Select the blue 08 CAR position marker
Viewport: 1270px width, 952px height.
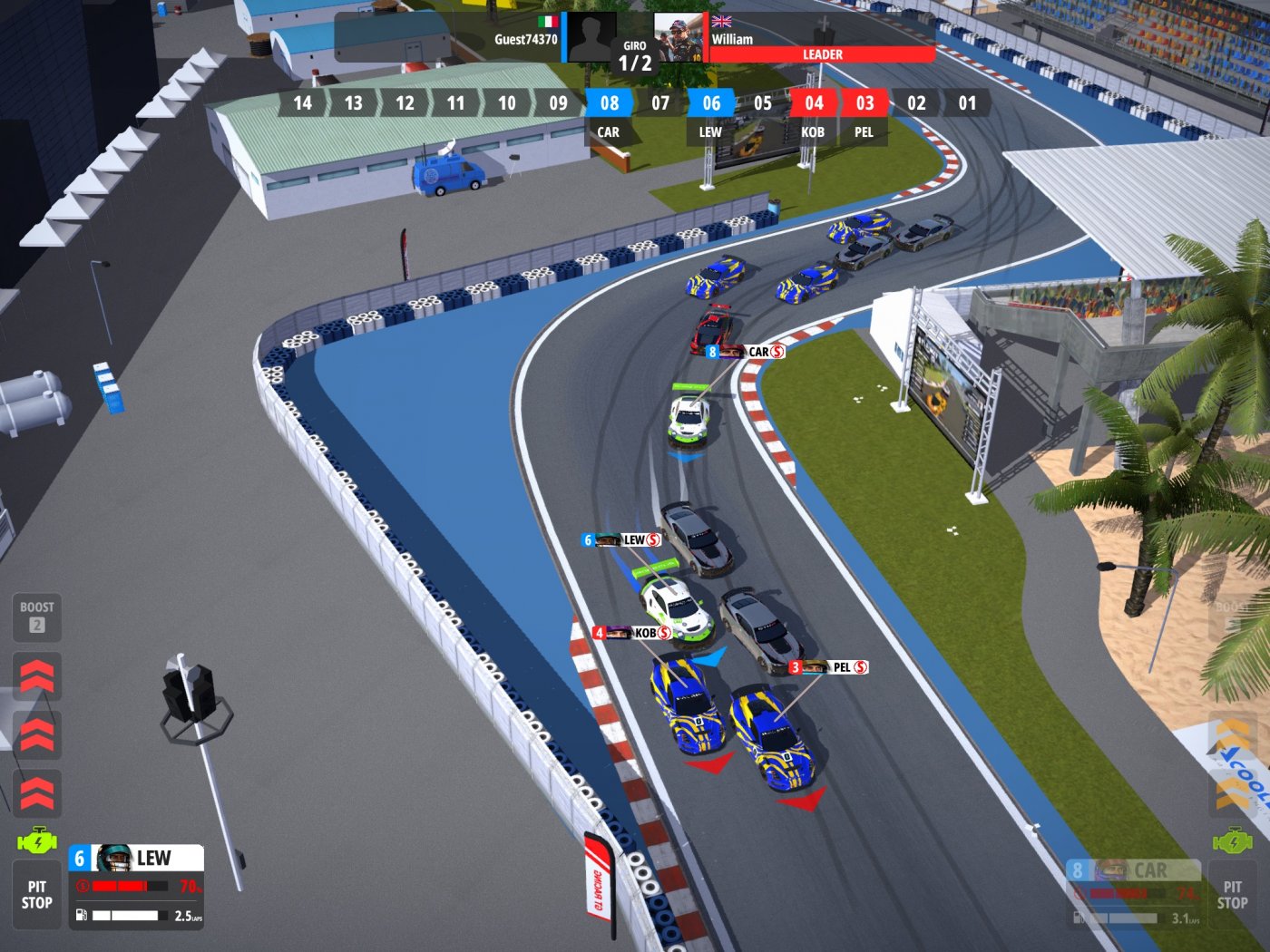(609, 102)
